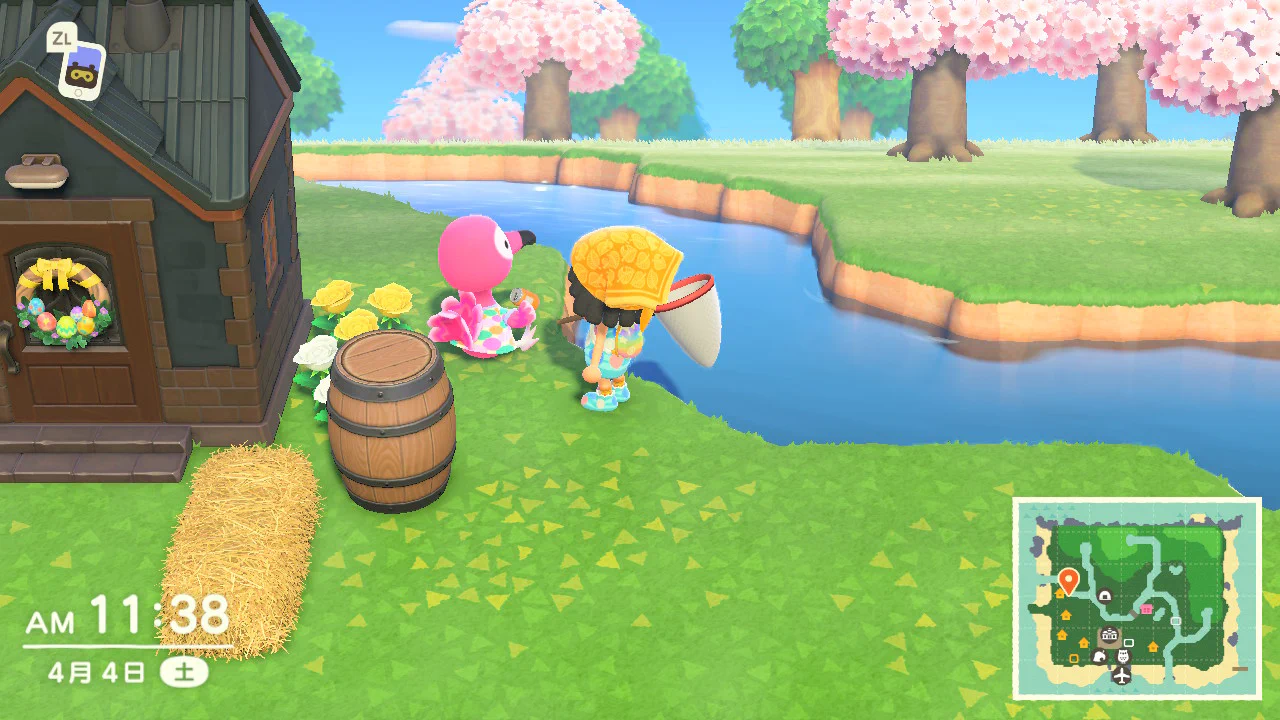The image size is (1280, 720).
Task: Click the orange location pin on the minimap
Action: click(x=1068, y=579)
